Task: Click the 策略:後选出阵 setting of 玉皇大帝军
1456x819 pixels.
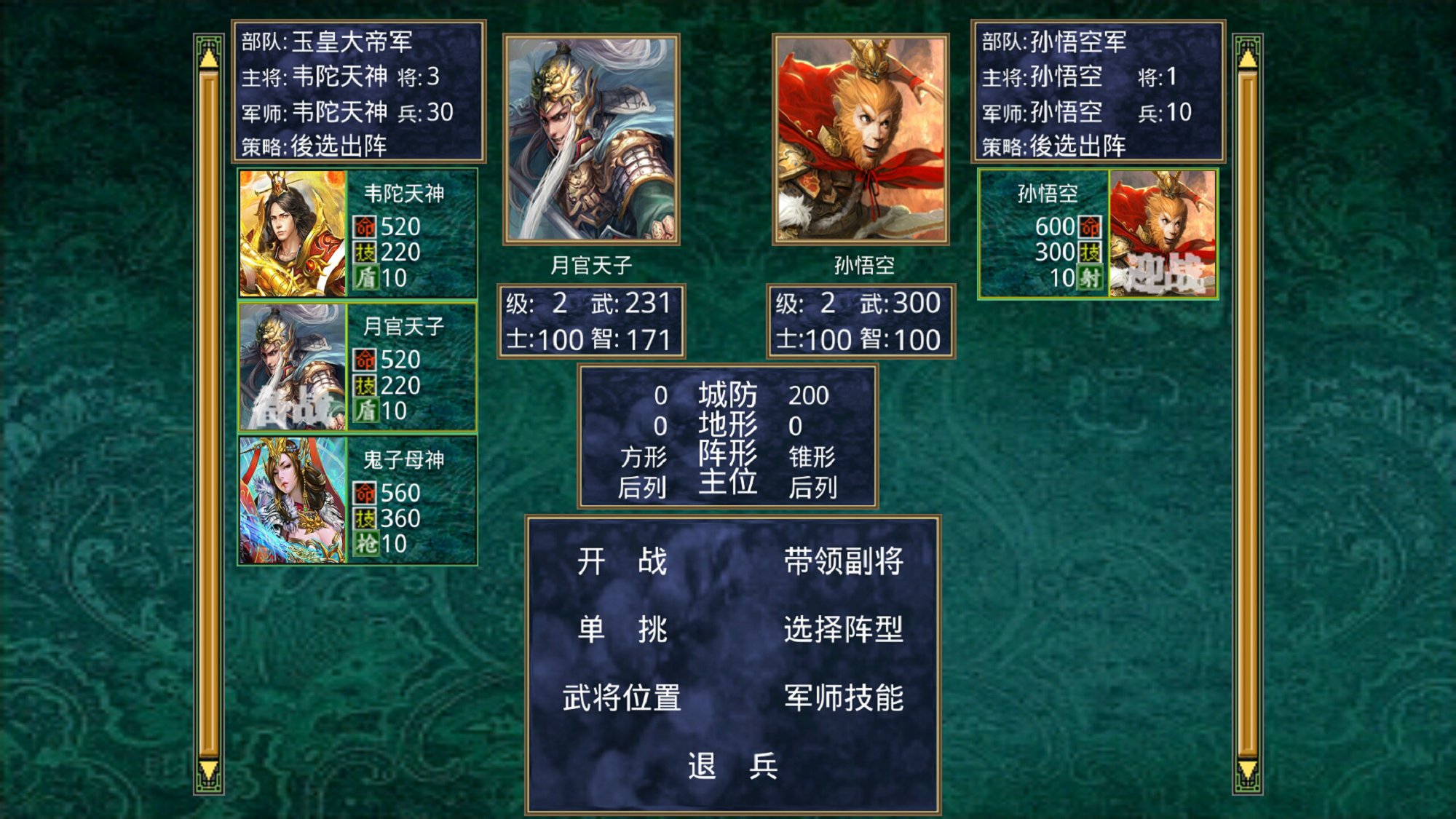Action: [314, 144]
